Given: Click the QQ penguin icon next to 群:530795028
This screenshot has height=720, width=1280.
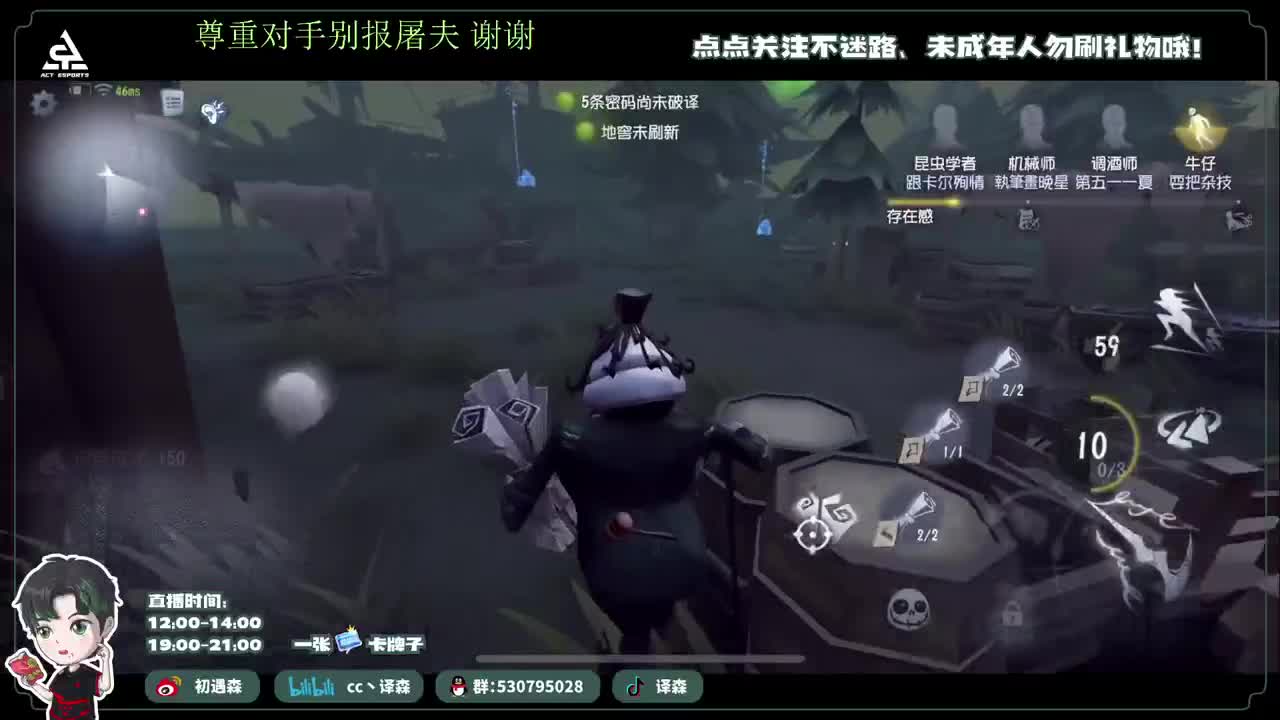Looking at the screenshot, I should (458, 687).
